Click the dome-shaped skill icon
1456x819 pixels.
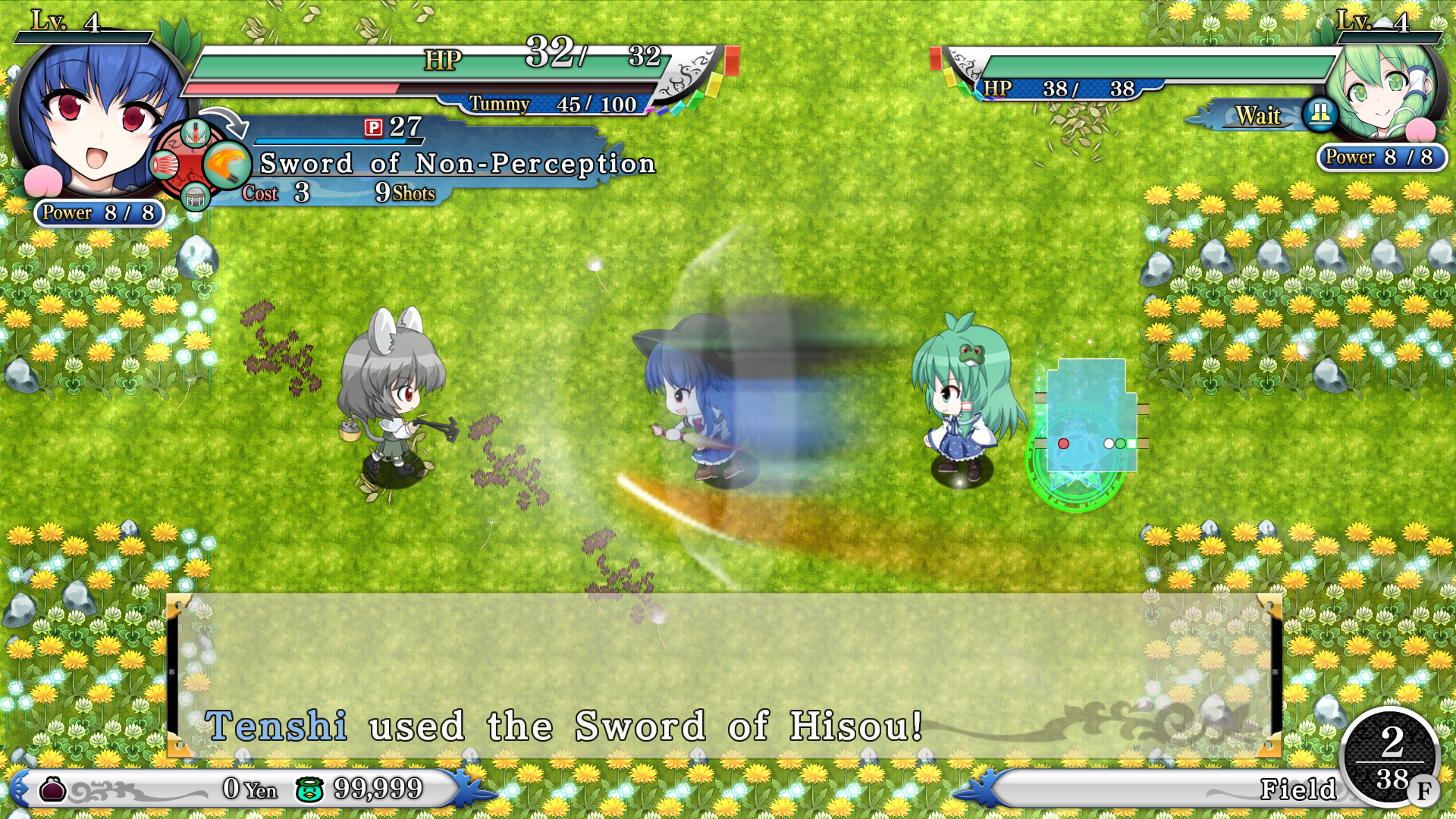[x=194, y=196]
